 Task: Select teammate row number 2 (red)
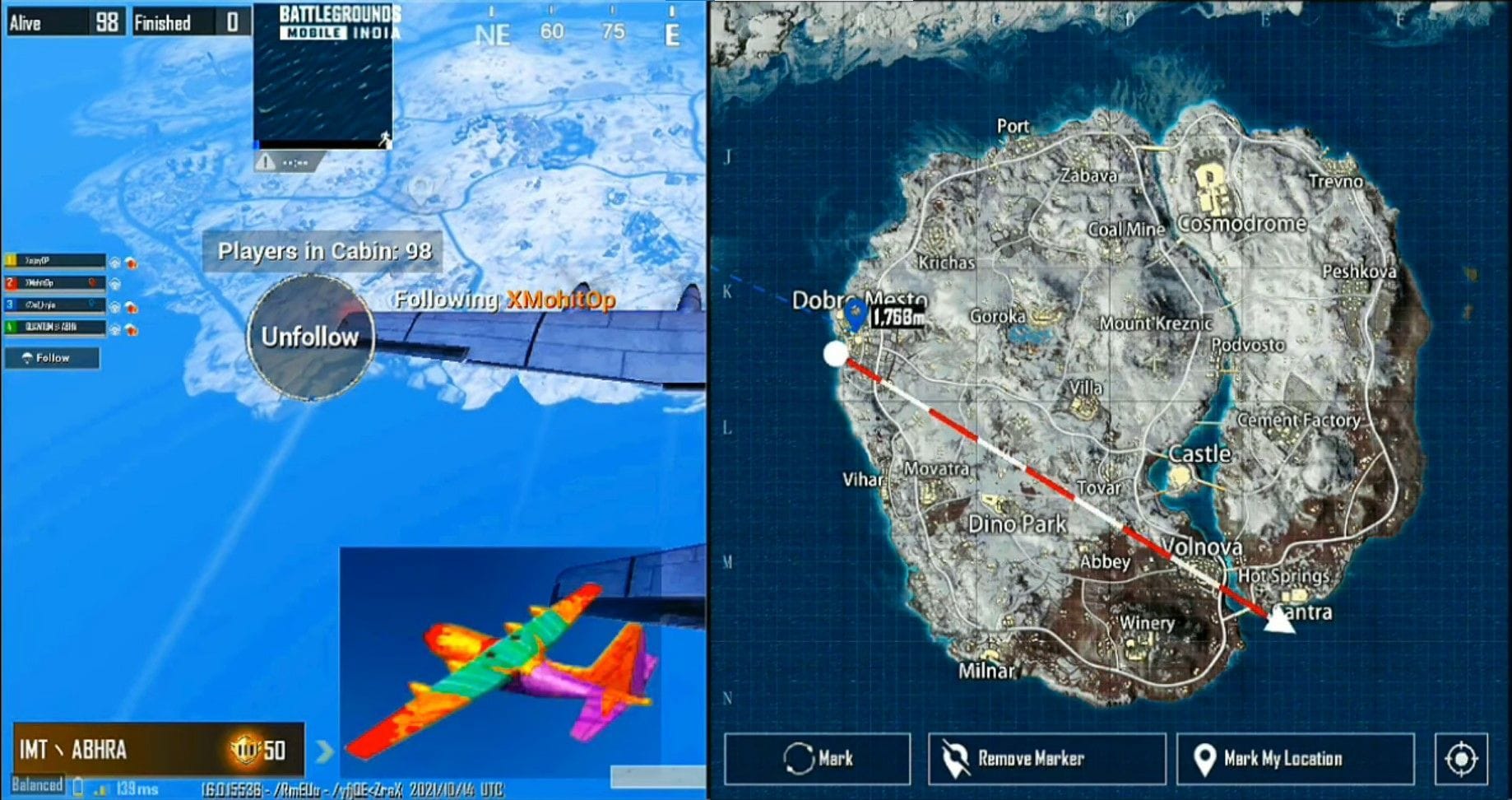[x=56, y=283]
